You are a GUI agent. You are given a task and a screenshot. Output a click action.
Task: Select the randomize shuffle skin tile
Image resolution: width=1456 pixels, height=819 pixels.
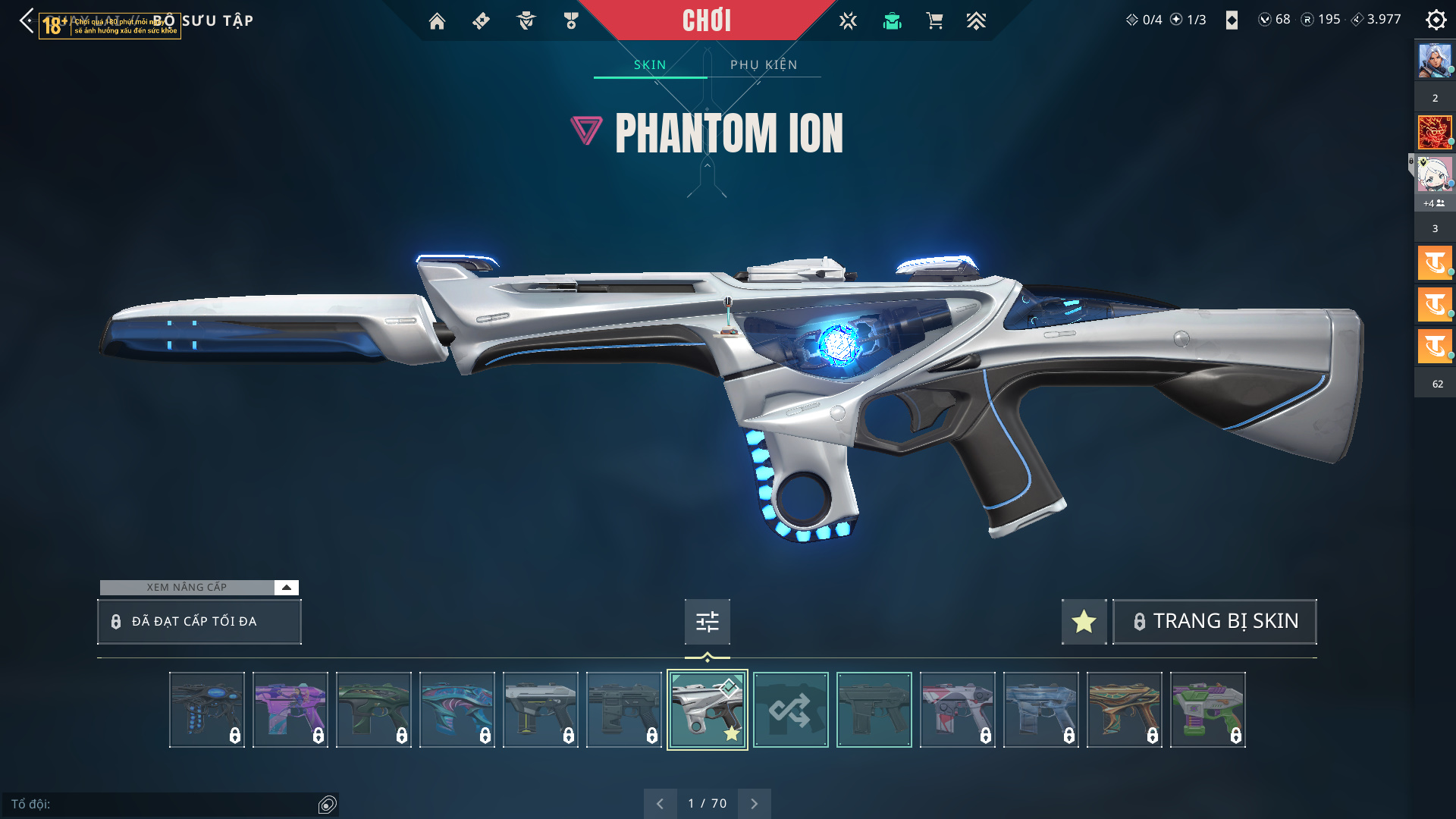(x=790, y=711)
